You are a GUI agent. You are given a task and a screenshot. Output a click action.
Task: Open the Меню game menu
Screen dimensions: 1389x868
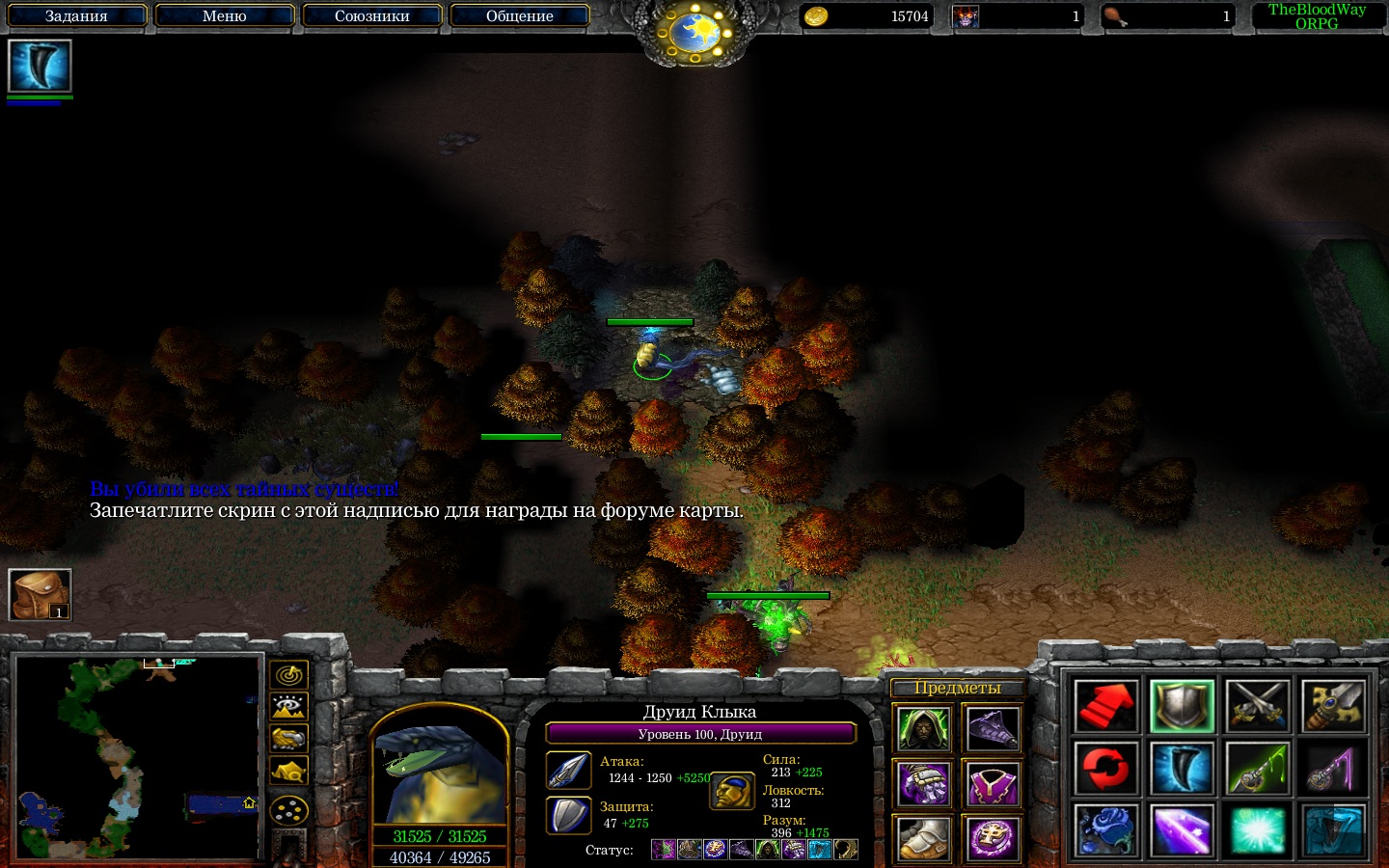[224, 16]
